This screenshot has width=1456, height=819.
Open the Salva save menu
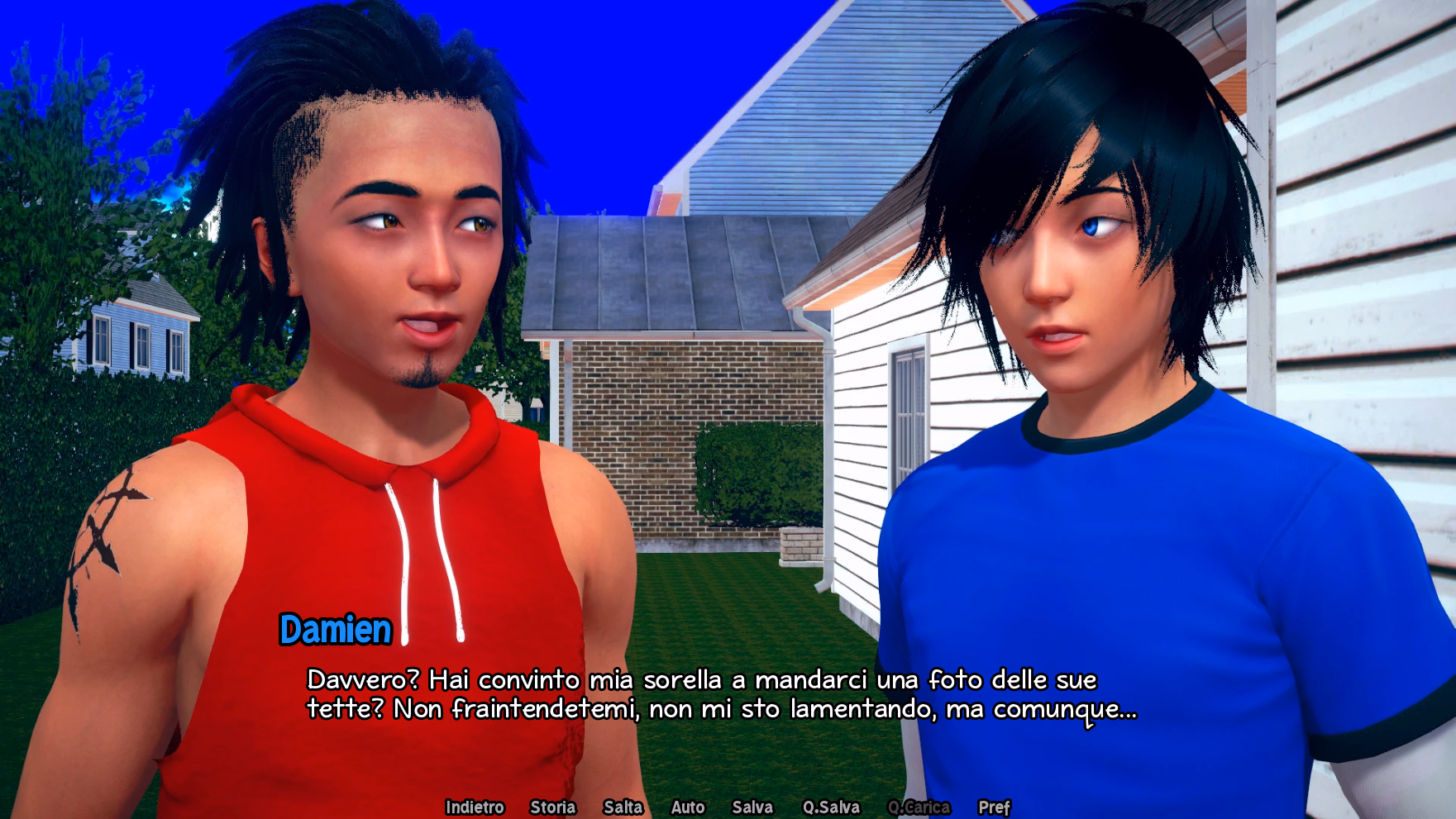pos(752,807)
